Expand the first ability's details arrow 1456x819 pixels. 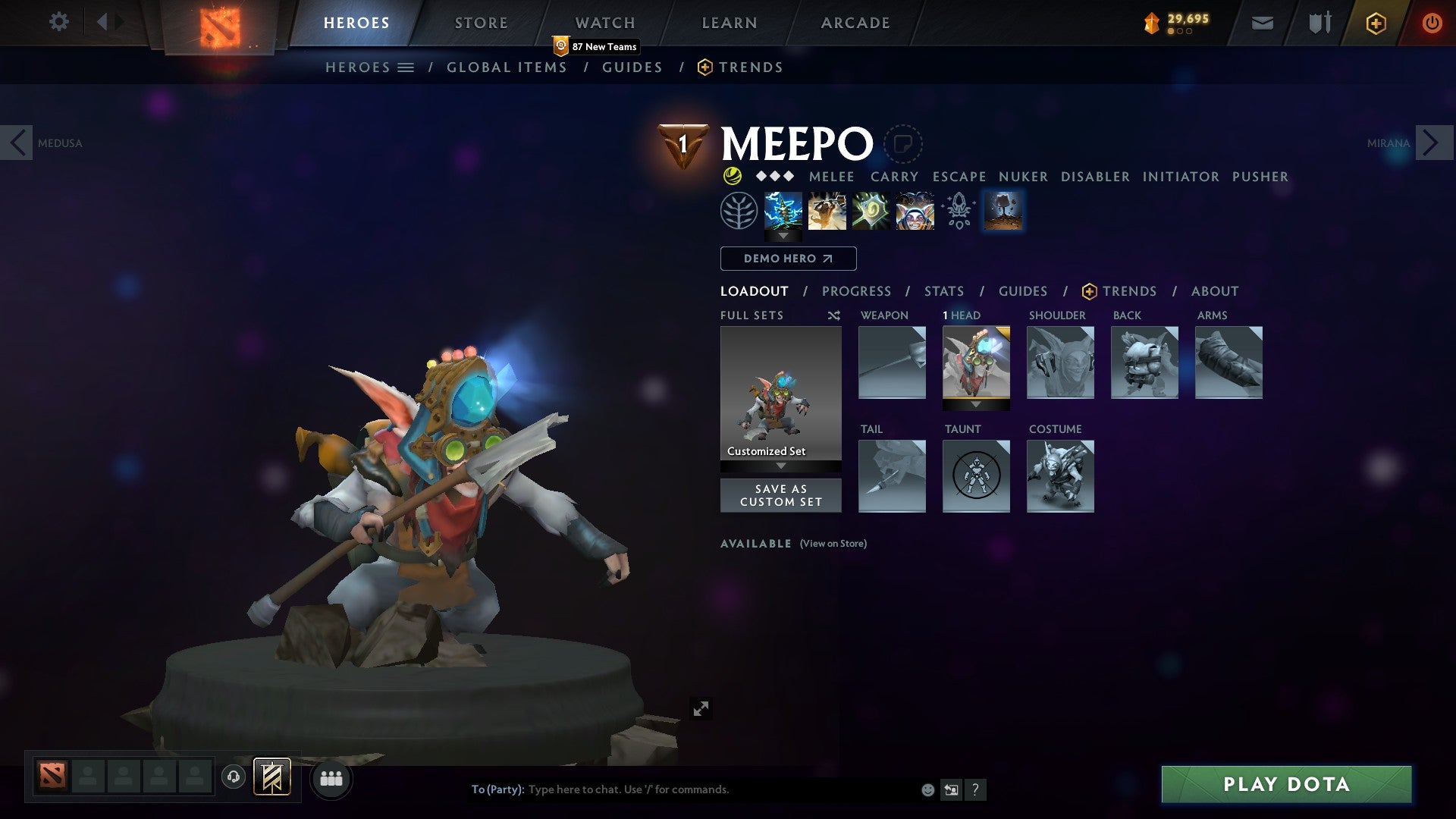pyautogui.click(x=782, y=236)
